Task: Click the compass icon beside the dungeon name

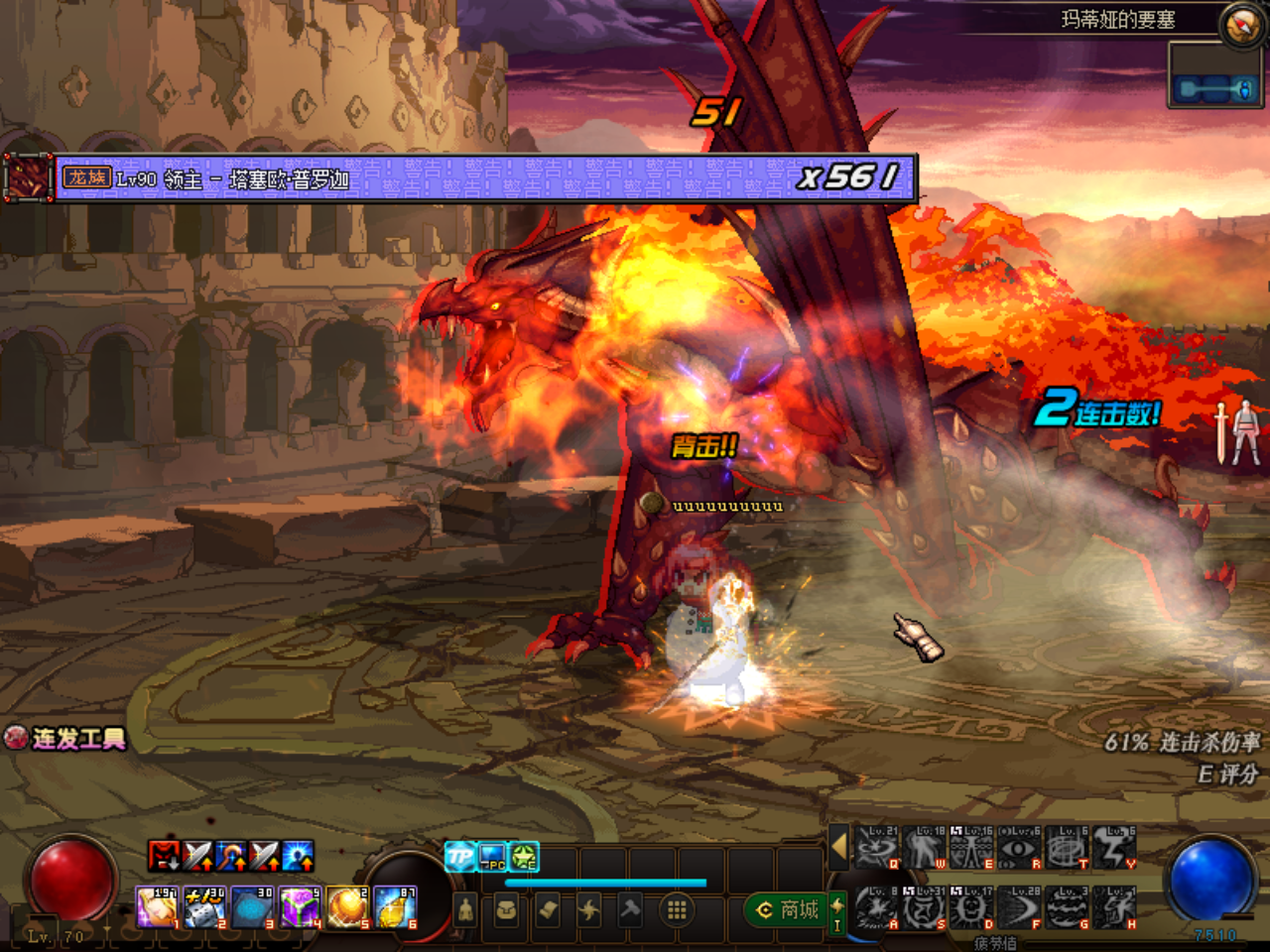Action: point(1240,25)
